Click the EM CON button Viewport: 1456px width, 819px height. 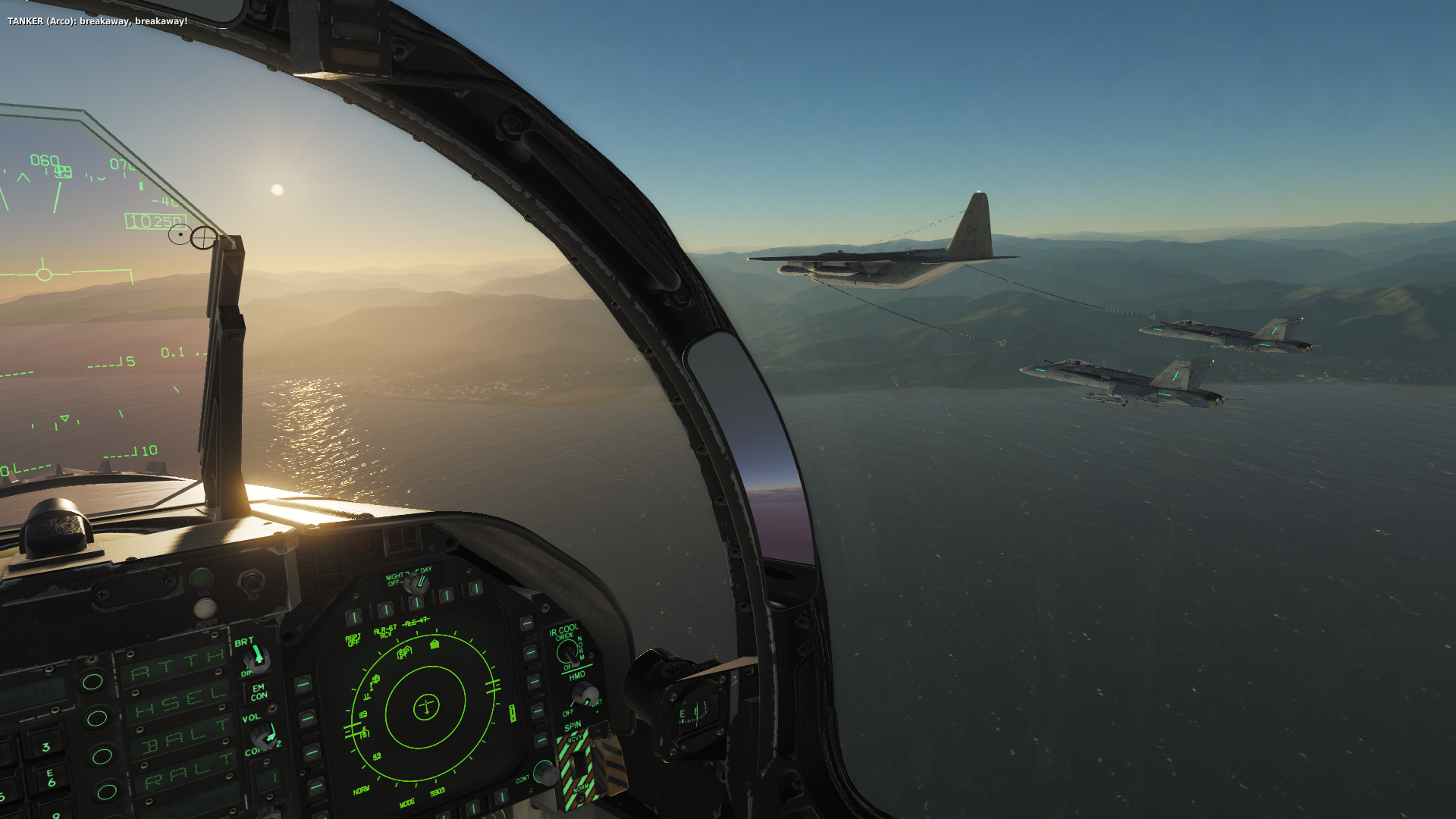(259, 692)
